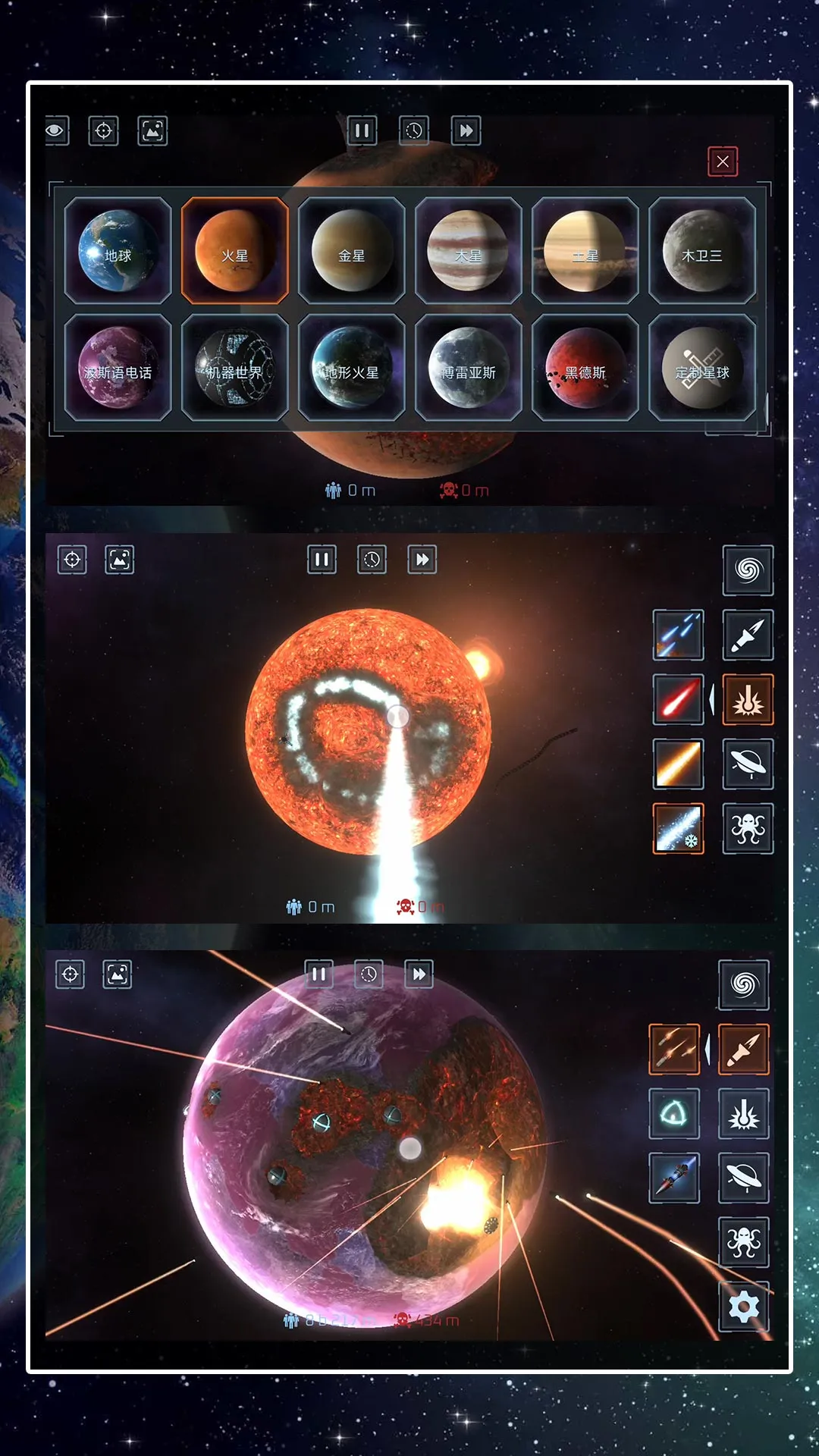Select the 木卫三 Ganymede tile
The height and width of the screenshot is (1456, 819).
tap(702, 251)
